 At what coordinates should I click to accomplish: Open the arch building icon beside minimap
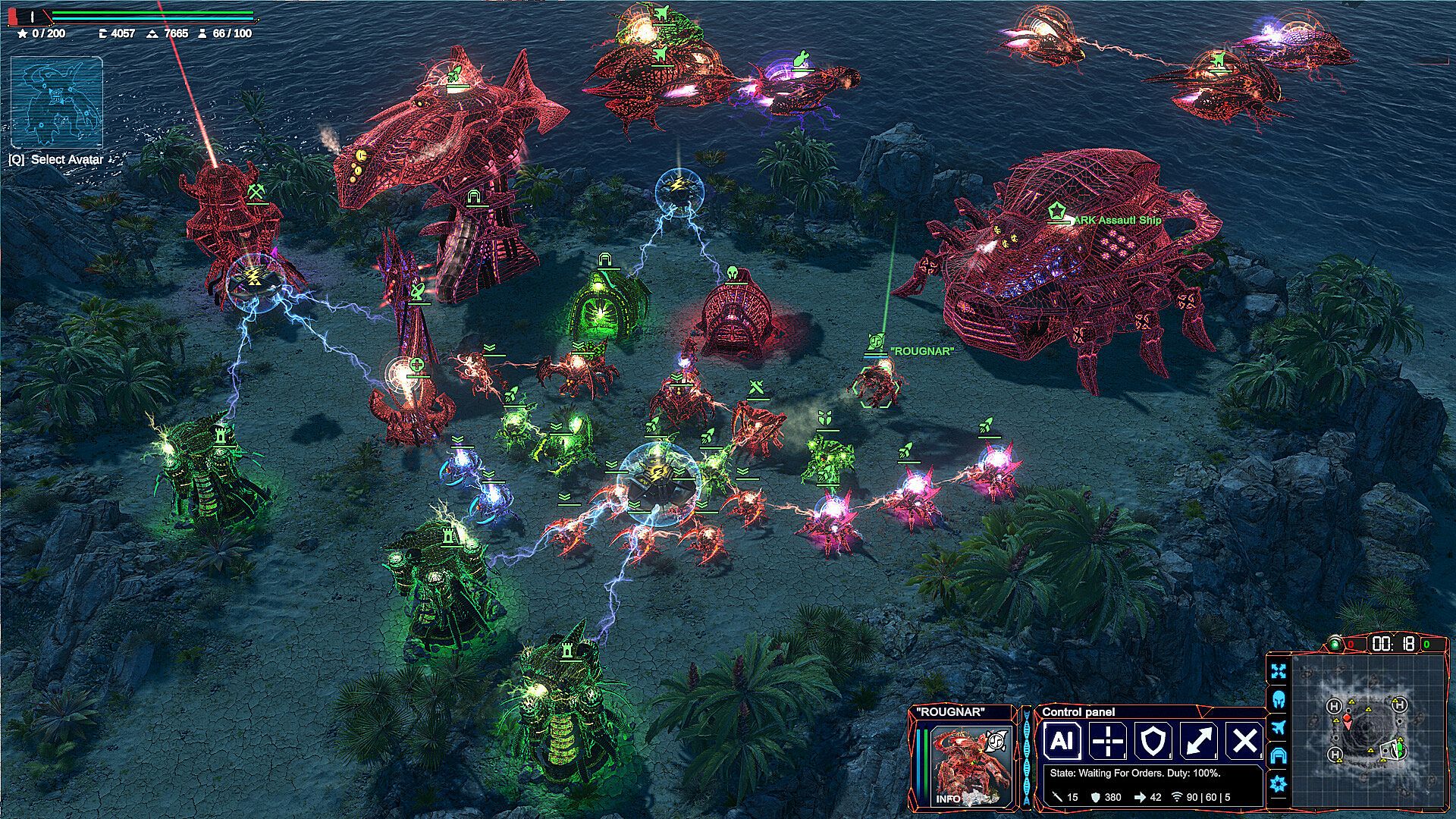point(1279,755)
